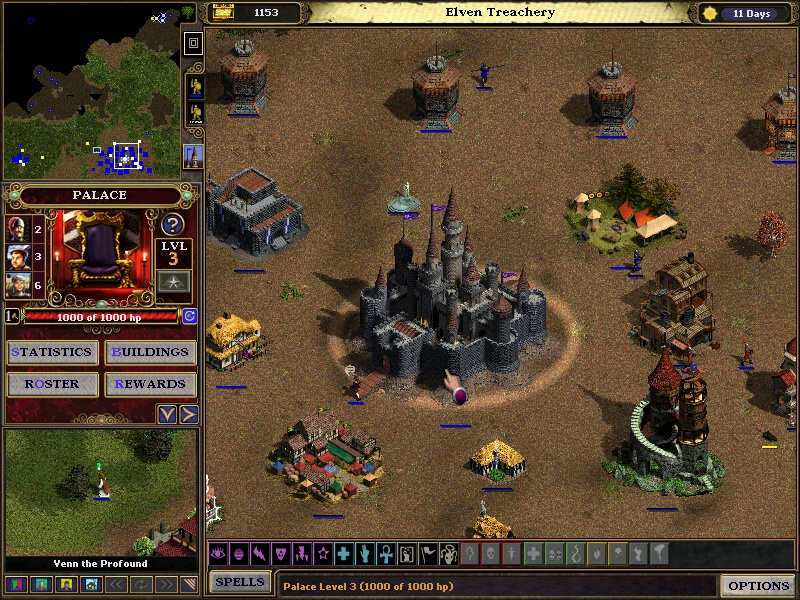
Task: Activate the purple lightning bolt spell
Action: click(259, 553)
